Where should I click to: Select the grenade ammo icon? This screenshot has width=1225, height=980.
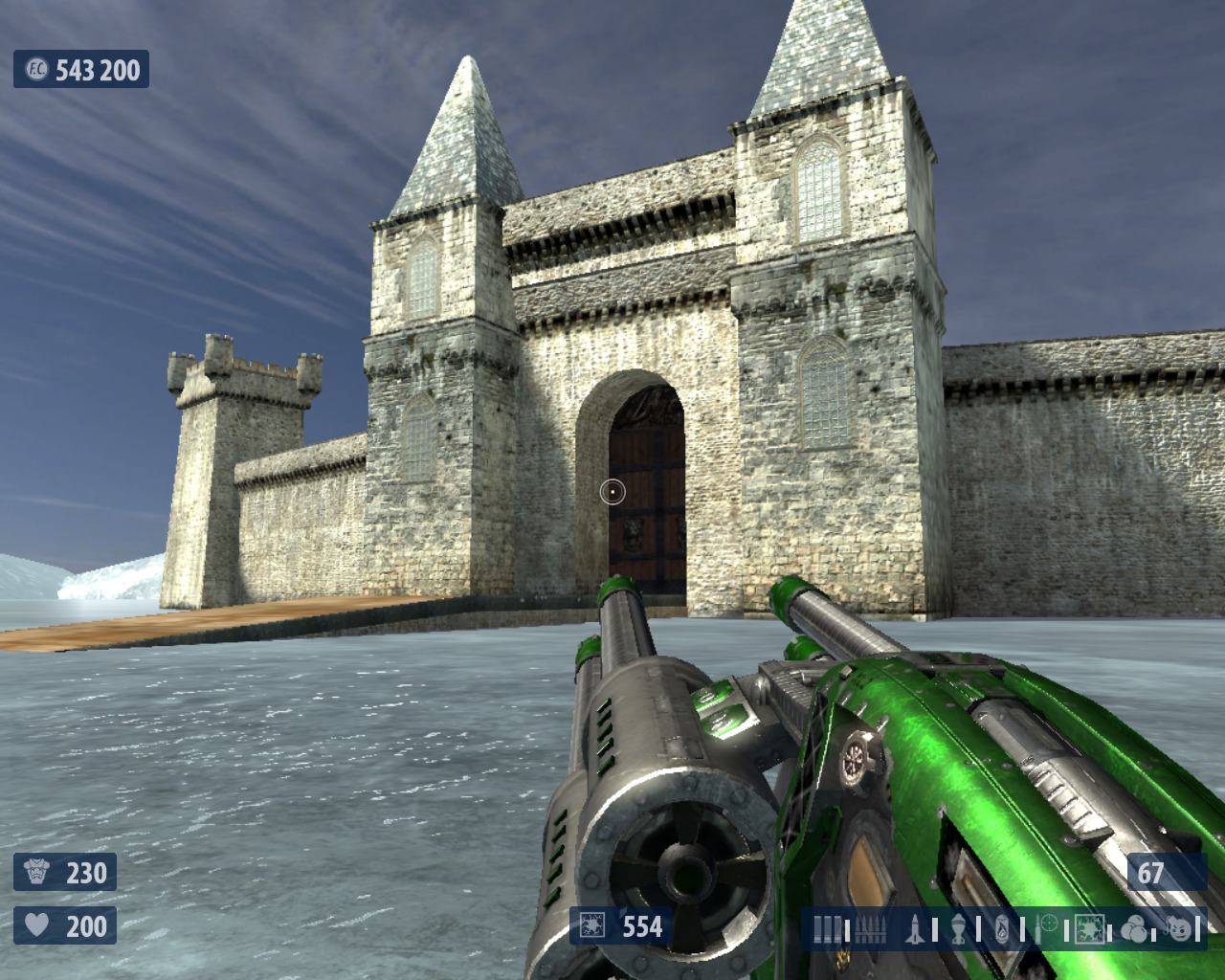[x=957, y=928]
